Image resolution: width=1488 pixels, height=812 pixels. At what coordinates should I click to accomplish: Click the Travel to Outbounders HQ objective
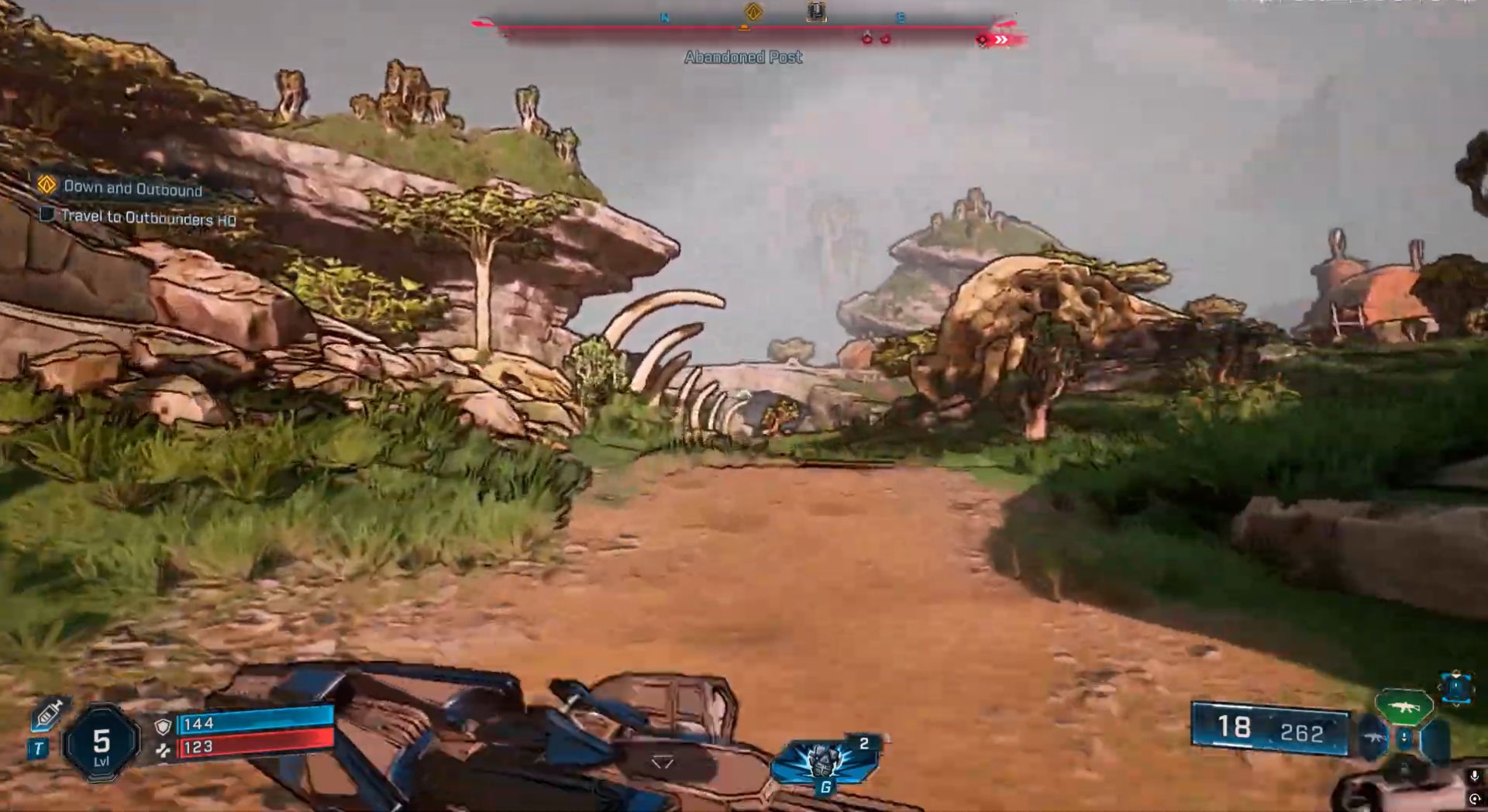pos(147,218)
